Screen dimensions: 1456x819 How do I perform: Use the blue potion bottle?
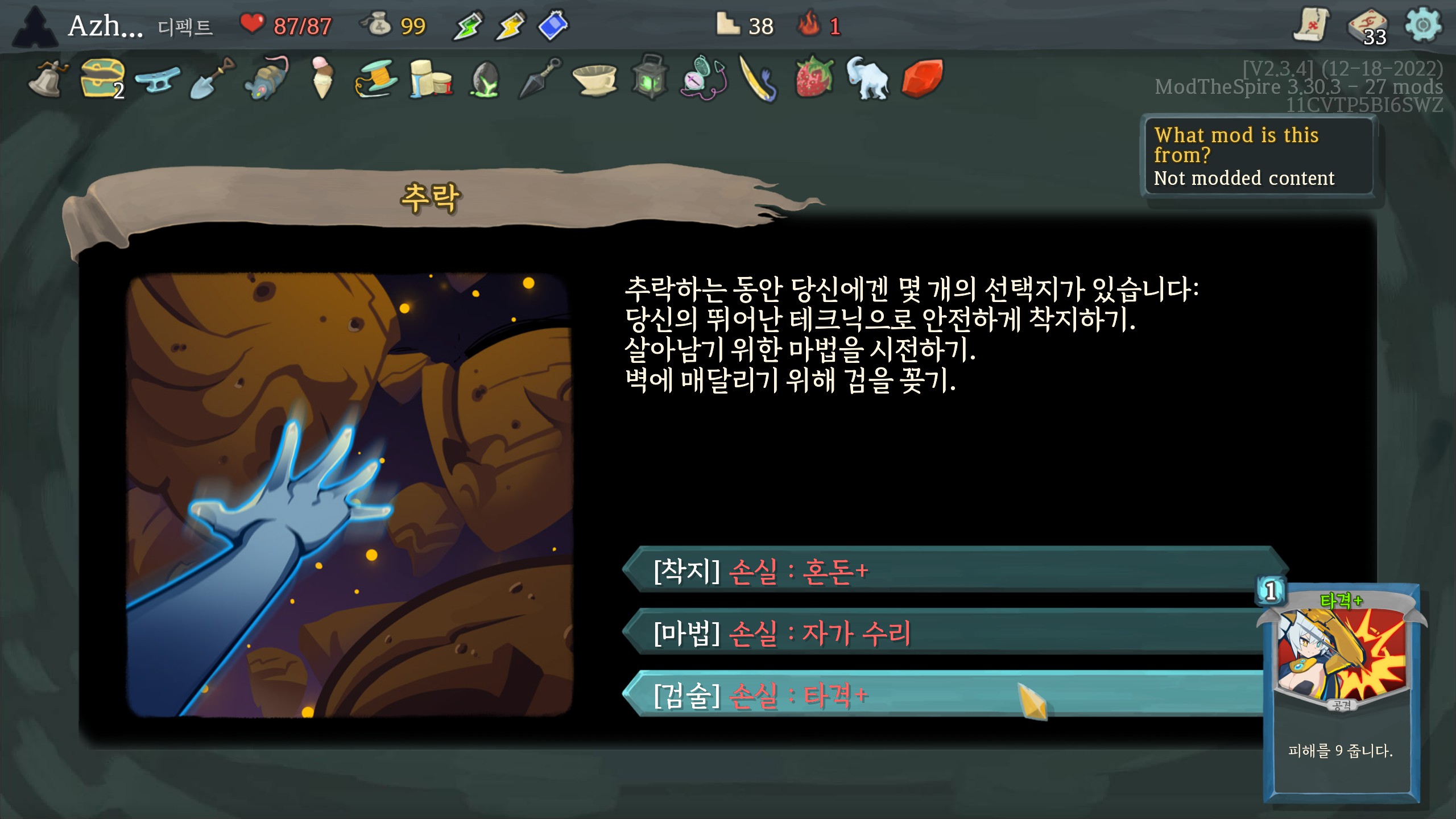click(x=553, y=26)
